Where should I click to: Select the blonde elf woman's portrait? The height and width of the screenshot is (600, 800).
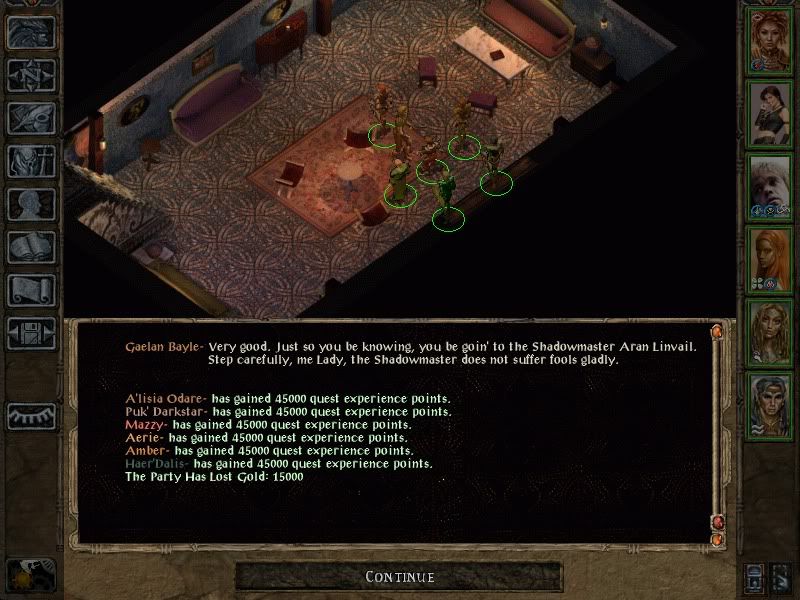(x=770, y=331)
